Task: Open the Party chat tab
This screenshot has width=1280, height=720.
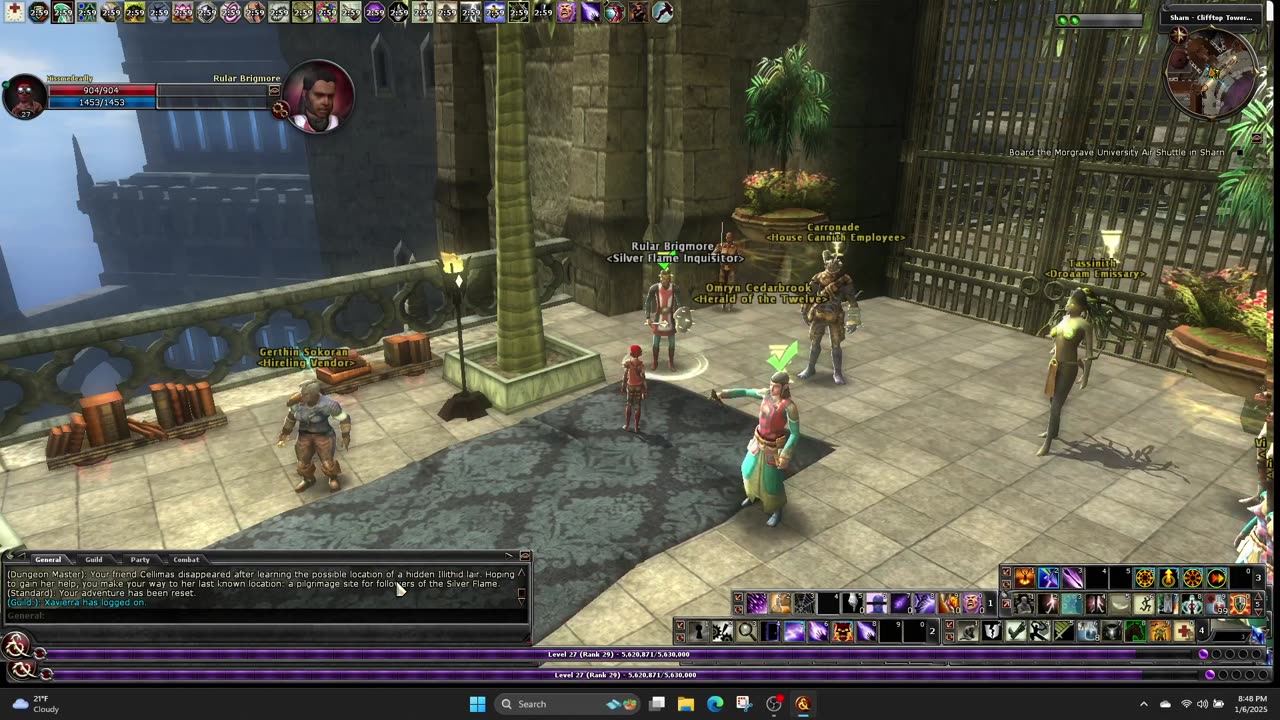Action: click(140, 560)
